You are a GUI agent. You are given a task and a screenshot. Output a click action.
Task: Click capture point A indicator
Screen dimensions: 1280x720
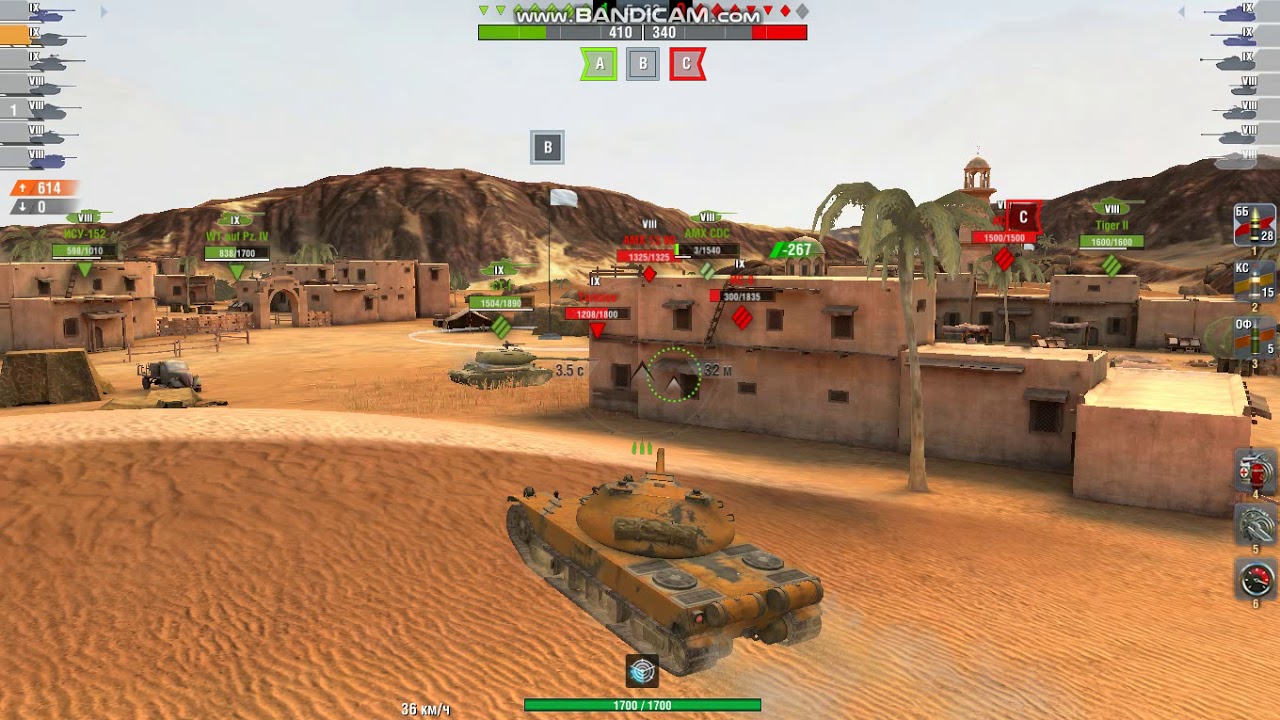pos(598,62)
